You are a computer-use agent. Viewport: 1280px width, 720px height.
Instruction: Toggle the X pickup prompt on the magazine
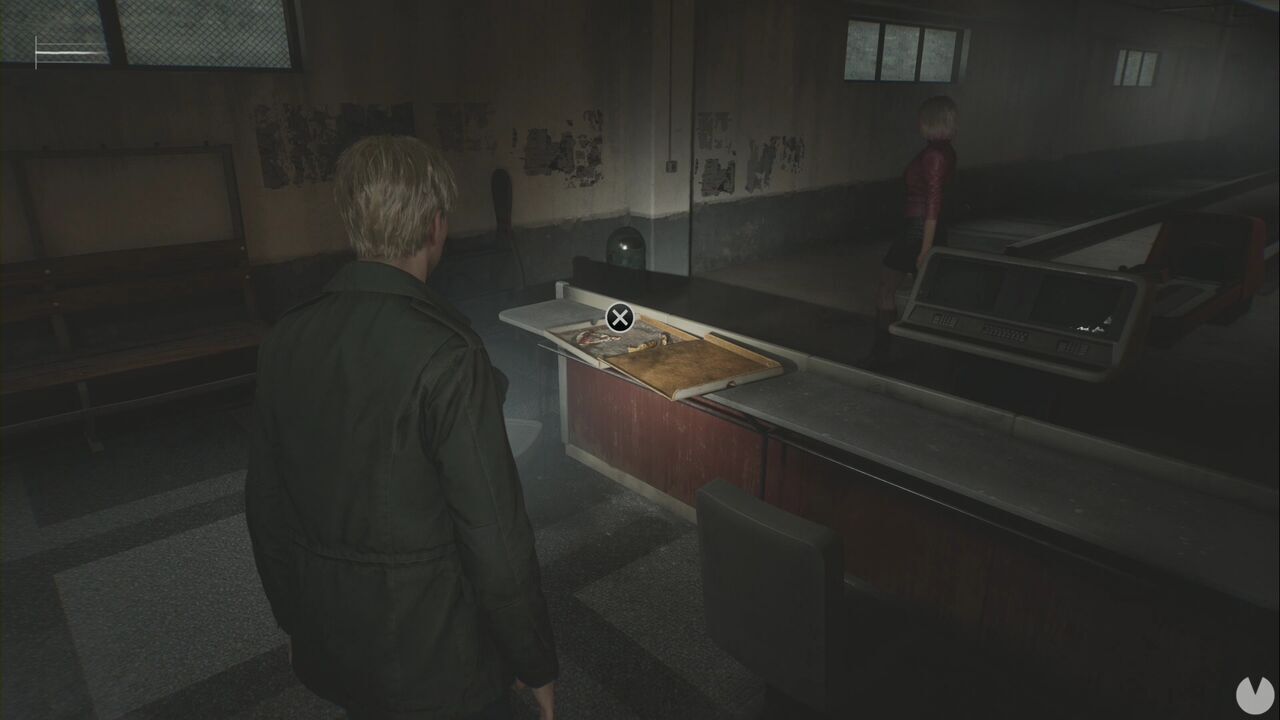pos(619,316)
